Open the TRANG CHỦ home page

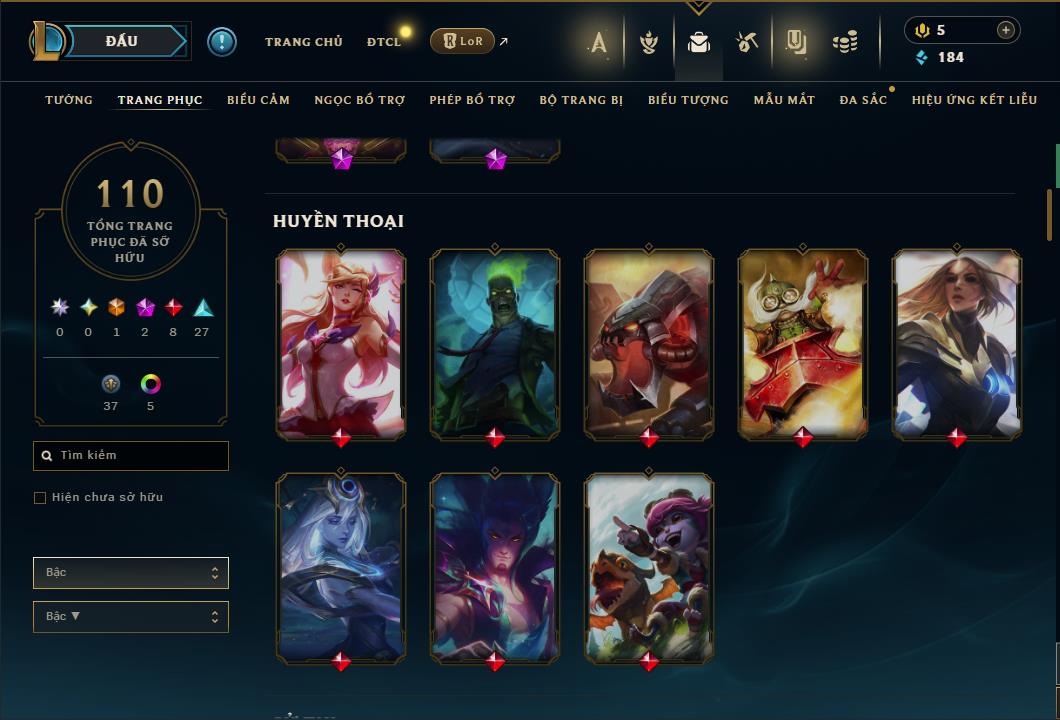point(303,42)
